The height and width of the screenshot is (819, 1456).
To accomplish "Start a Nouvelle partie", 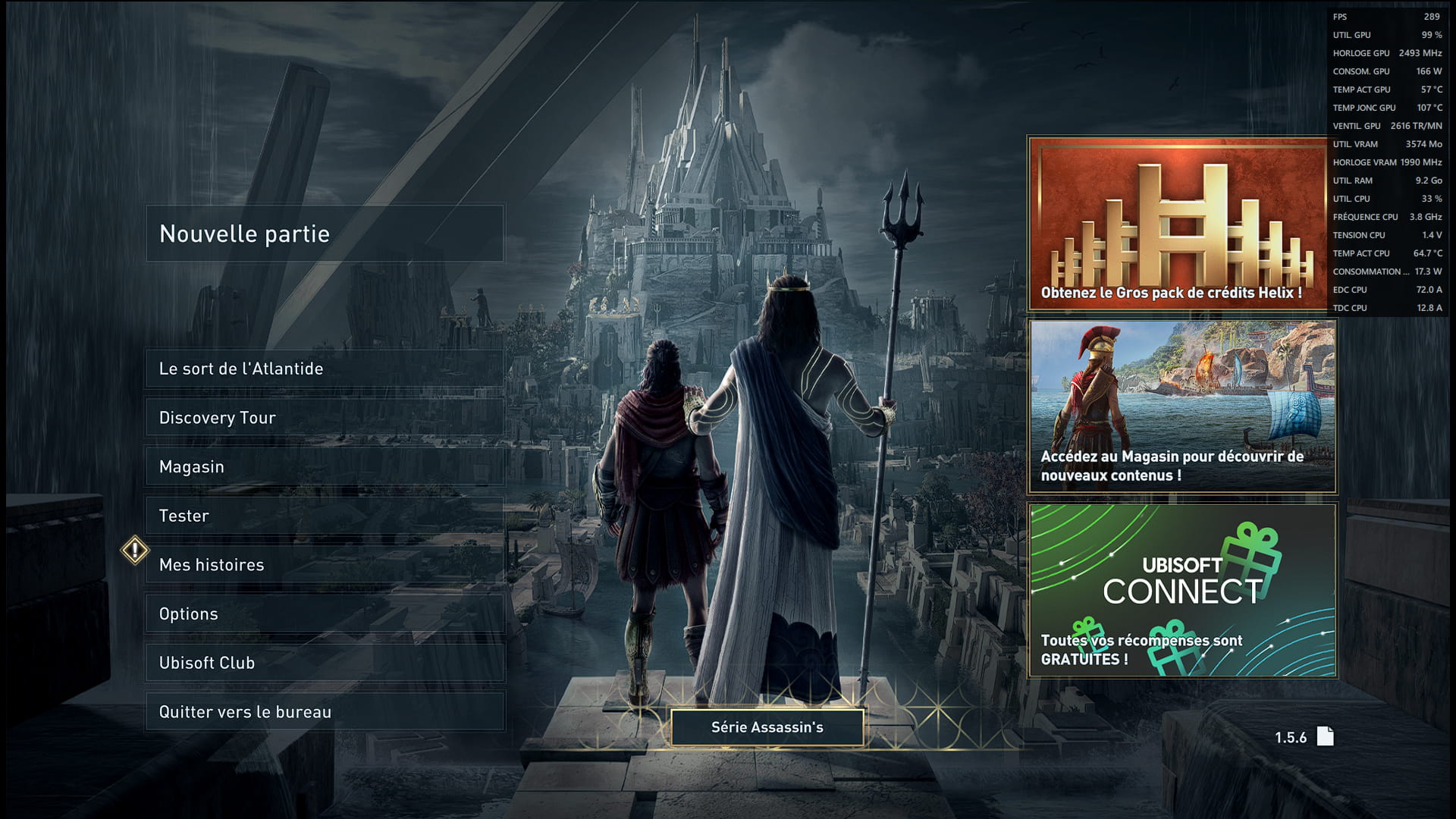I will pos(325,234).
